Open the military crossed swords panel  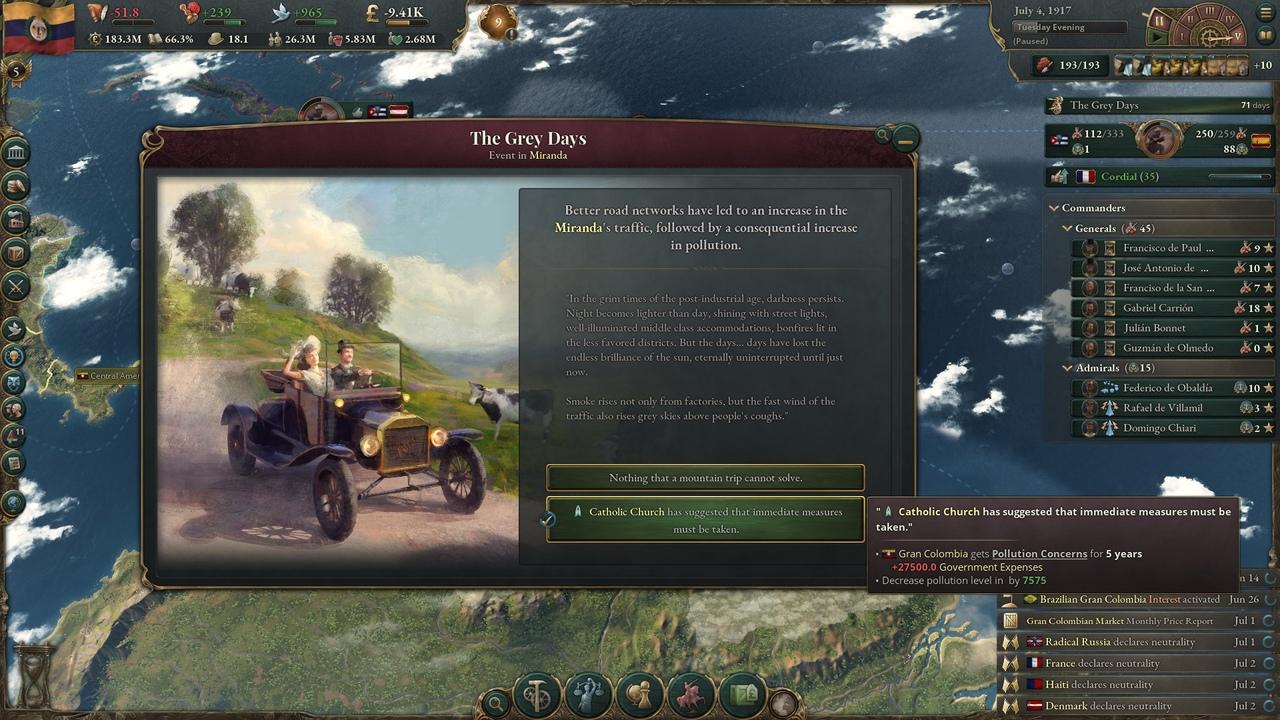16,287
